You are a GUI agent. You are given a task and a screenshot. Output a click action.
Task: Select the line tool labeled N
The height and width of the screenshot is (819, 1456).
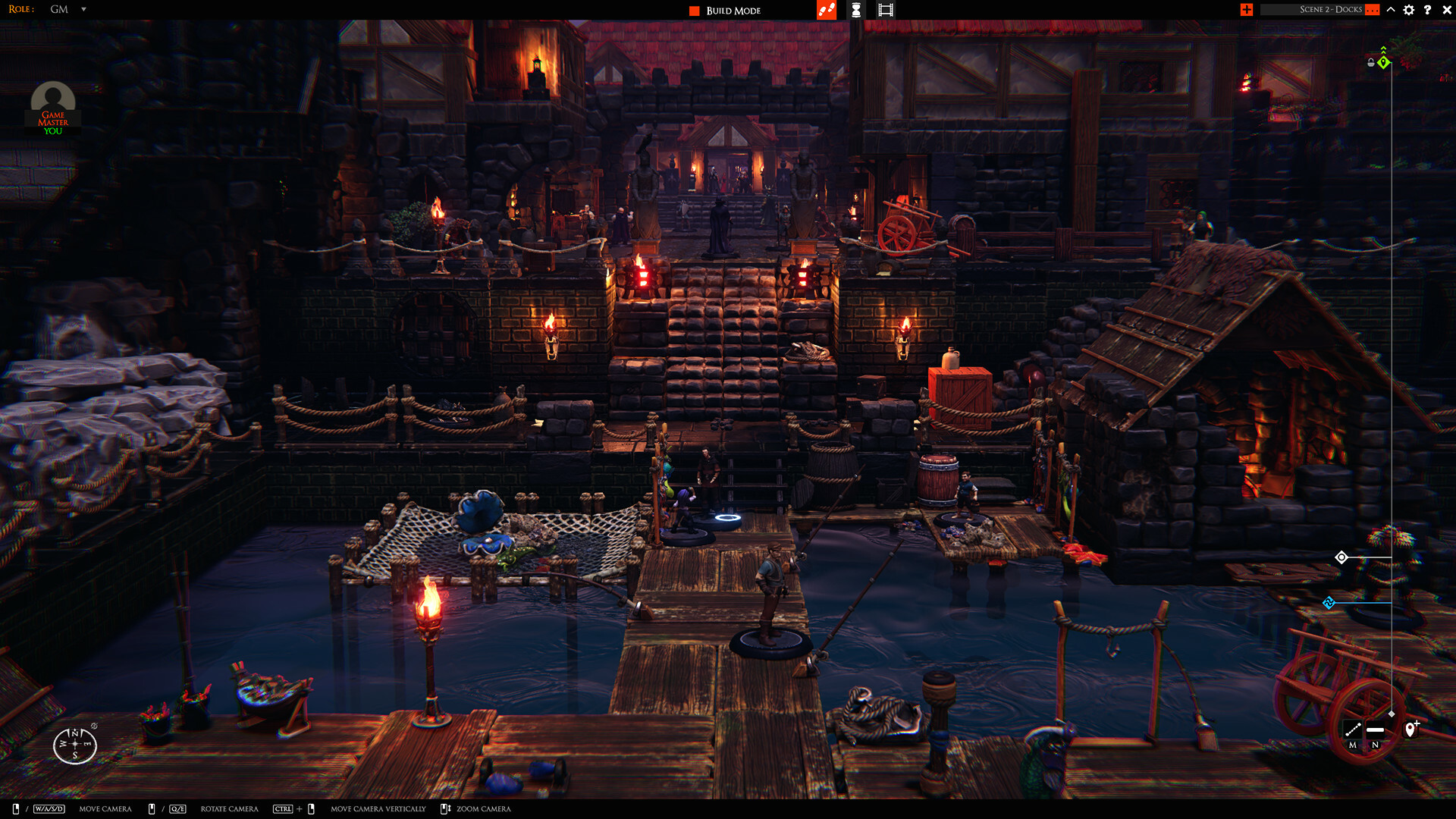pyautogui.click(x=1375, y=730)
